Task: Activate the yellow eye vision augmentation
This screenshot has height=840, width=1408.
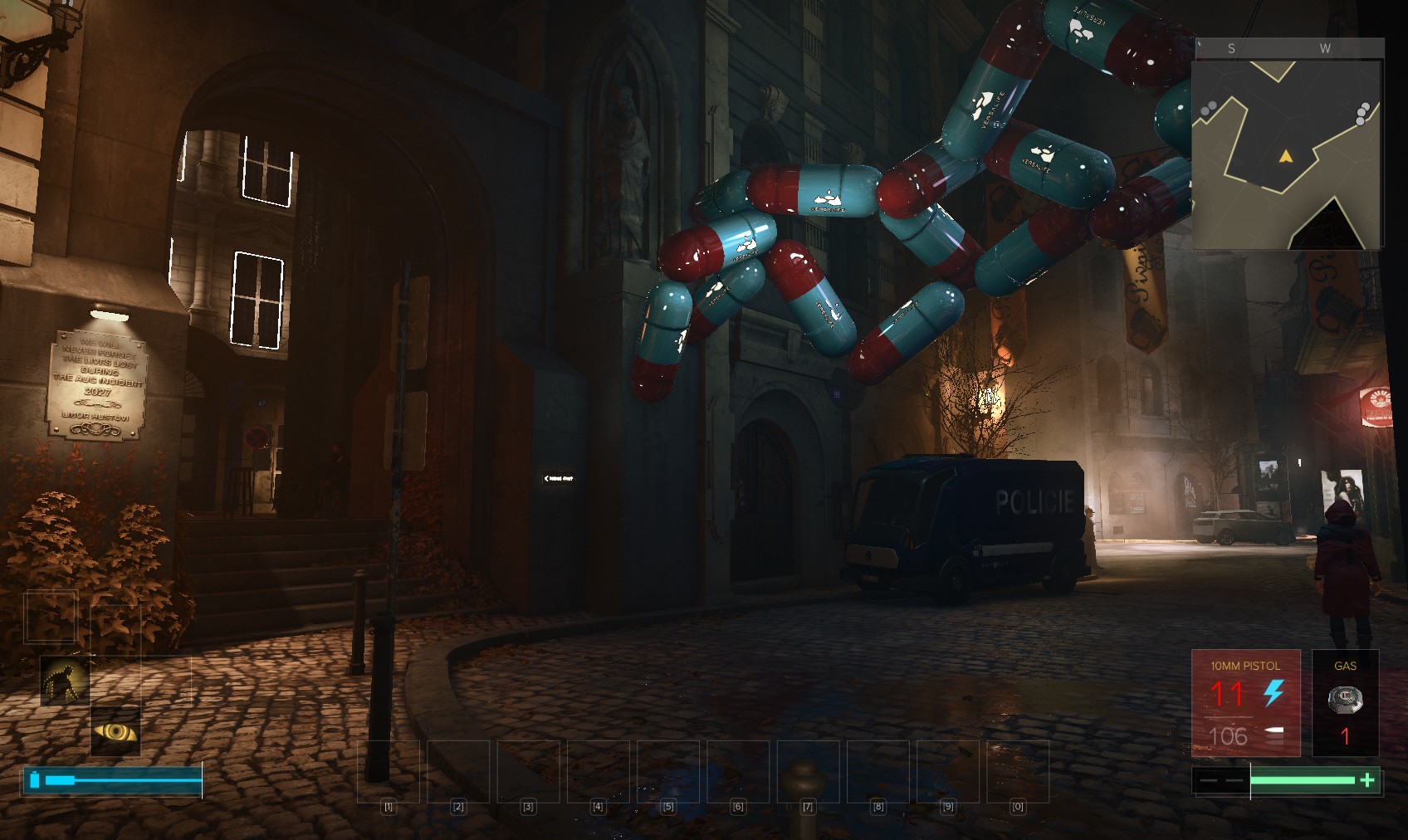Action: (115, 731)
